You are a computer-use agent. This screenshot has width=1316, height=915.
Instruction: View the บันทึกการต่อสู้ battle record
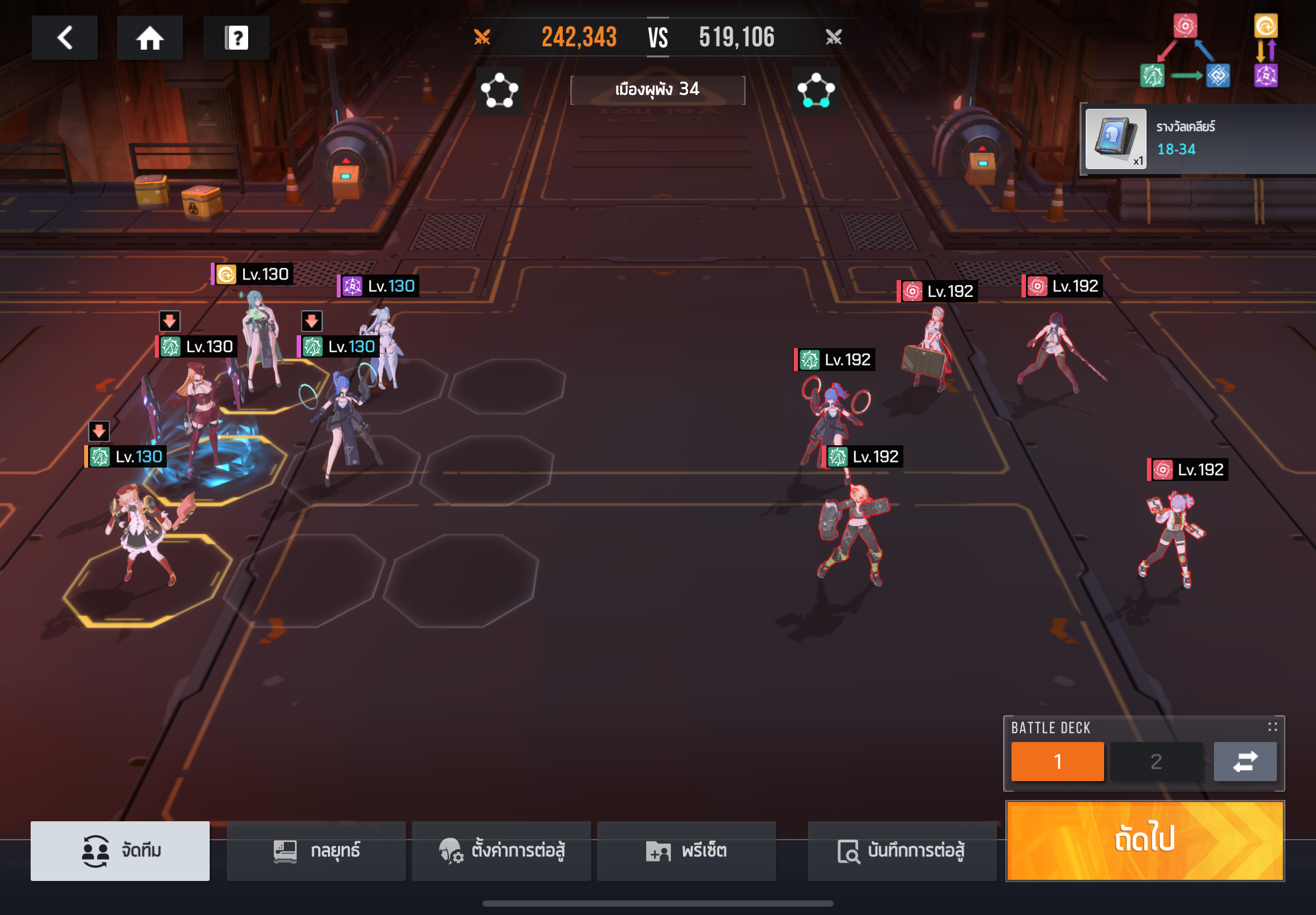[x=901, y=850]
